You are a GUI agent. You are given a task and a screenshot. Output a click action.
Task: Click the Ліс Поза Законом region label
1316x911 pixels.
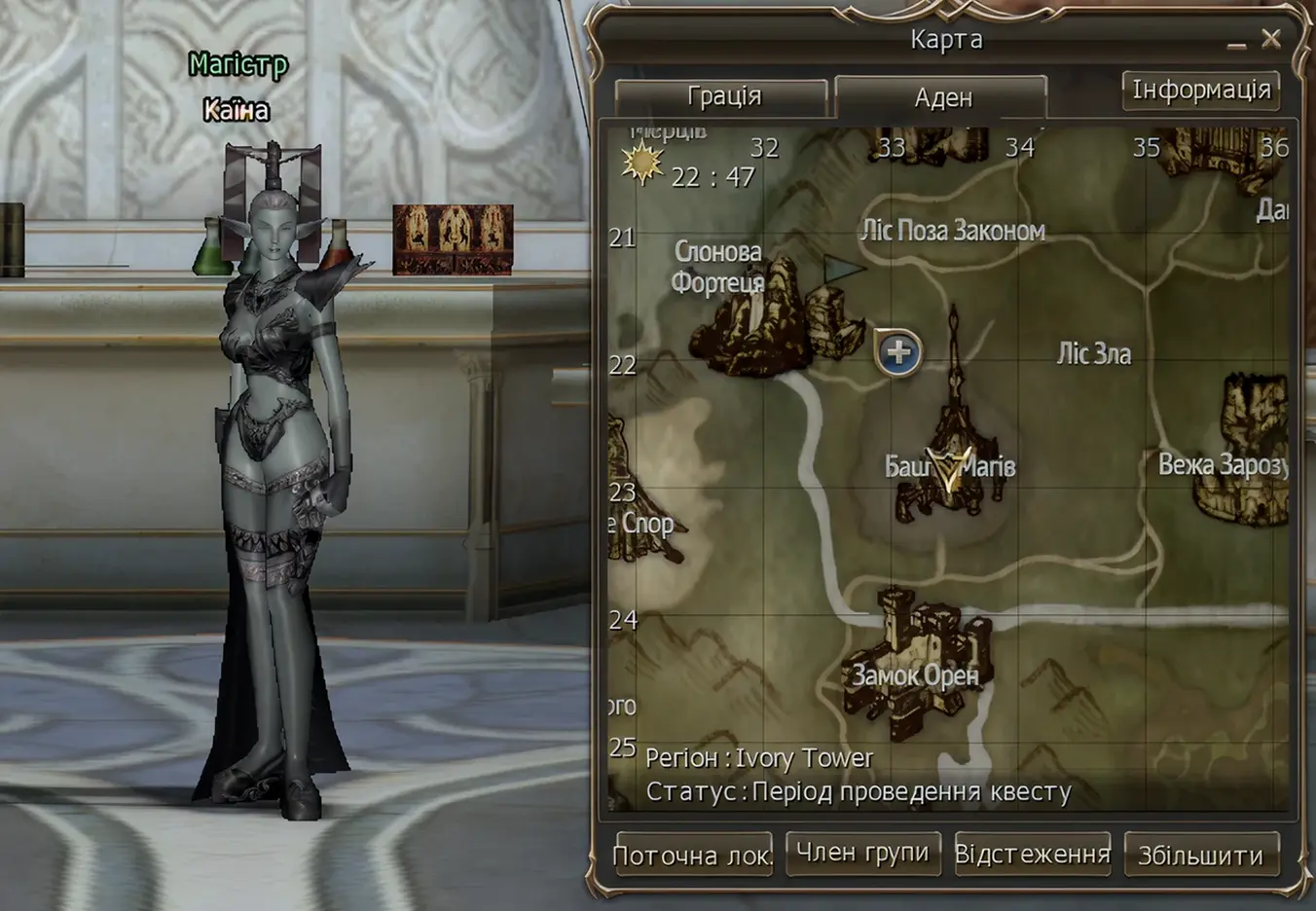(954, 230)
